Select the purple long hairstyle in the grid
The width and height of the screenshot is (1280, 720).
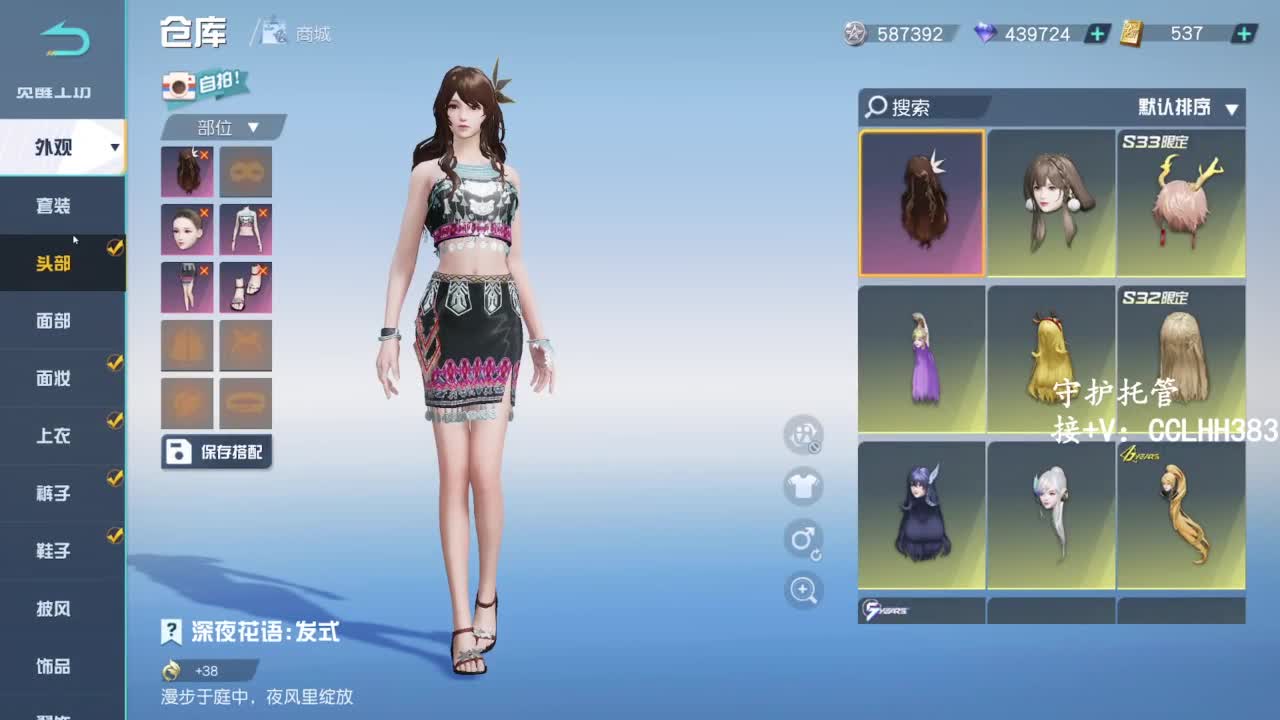coord(921,358)
